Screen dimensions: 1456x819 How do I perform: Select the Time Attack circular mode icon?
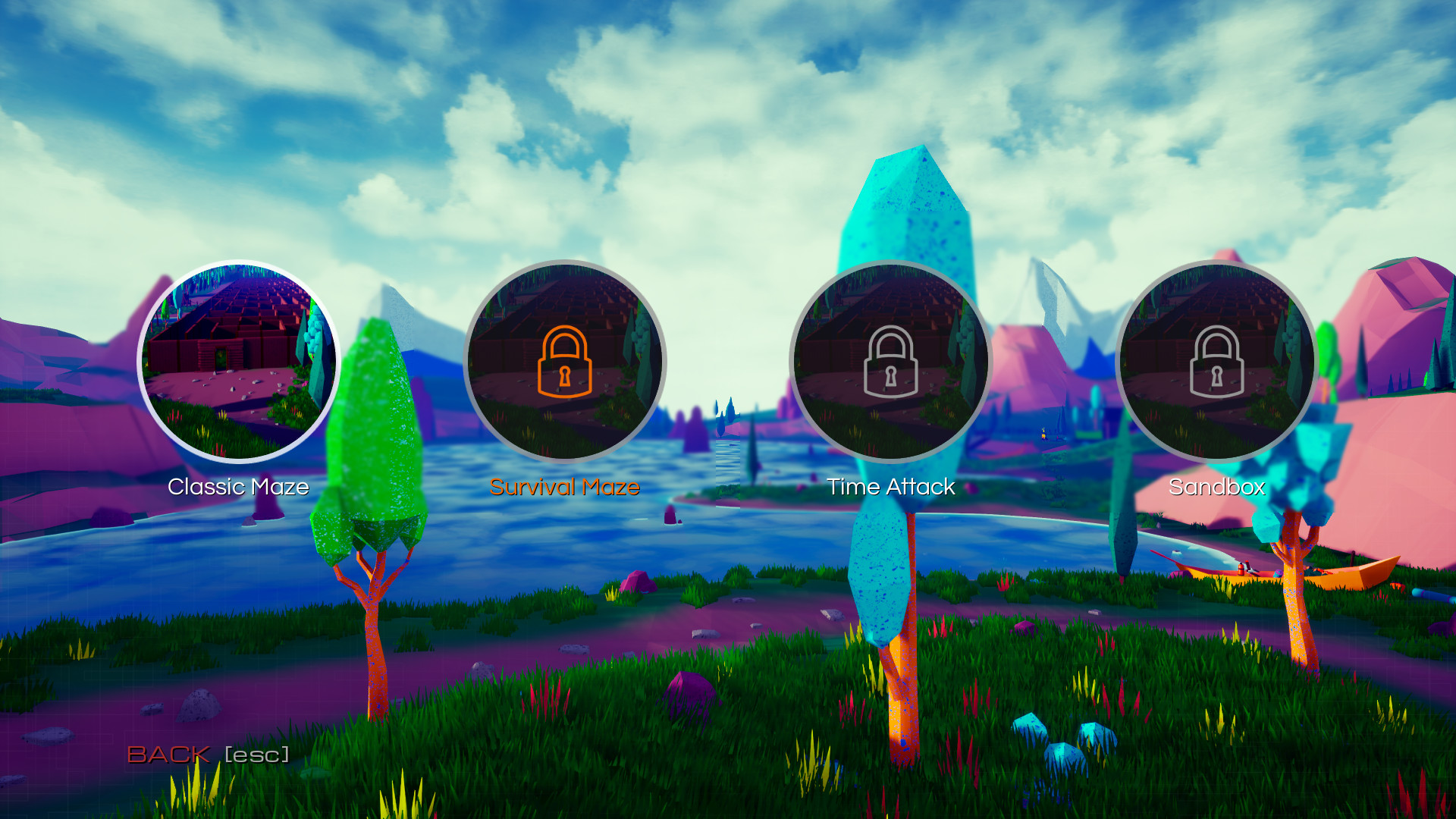[892, 362]
